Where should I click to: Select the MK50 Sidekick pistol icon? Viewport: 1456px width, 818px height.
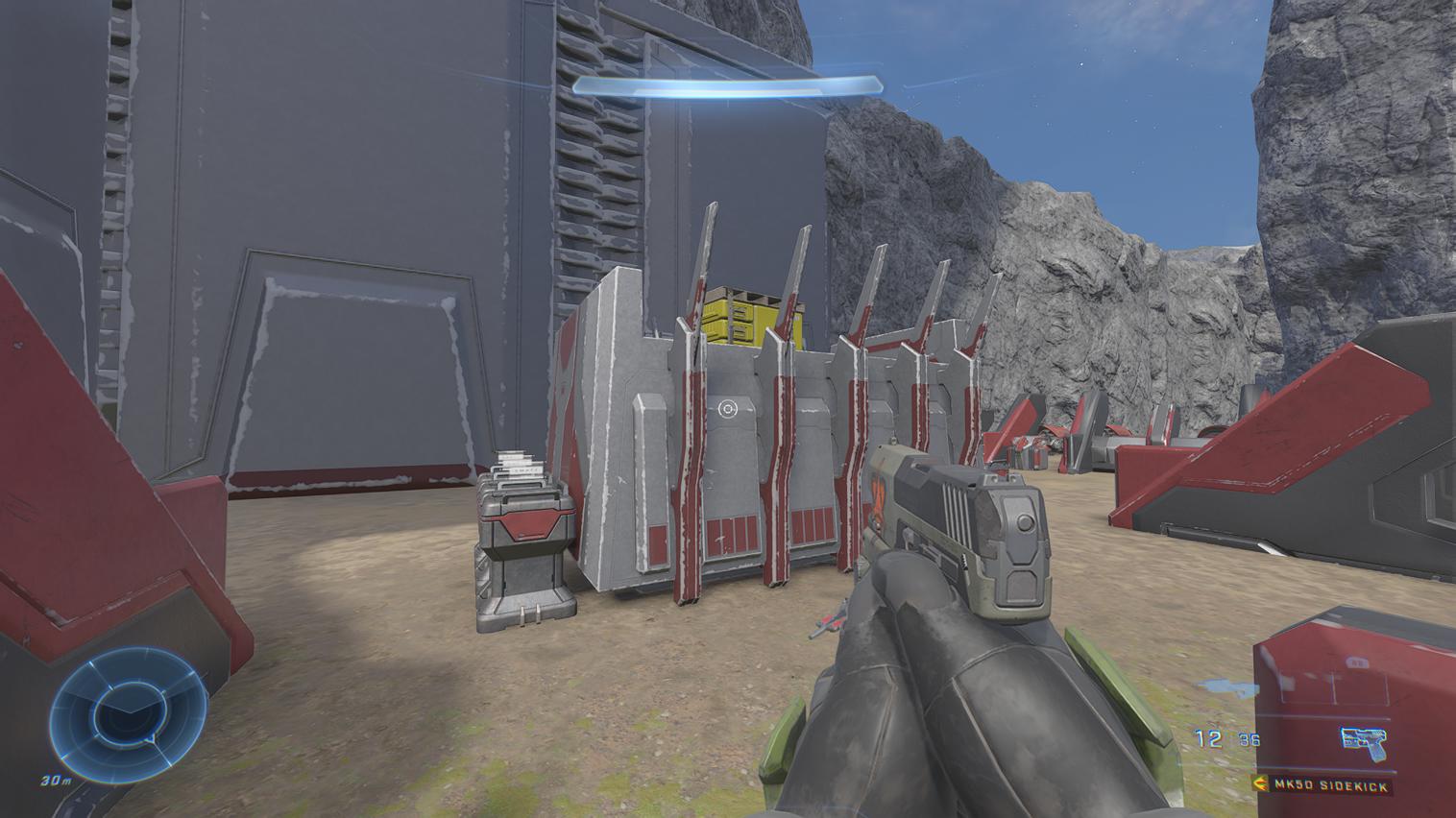[1365, 740]
